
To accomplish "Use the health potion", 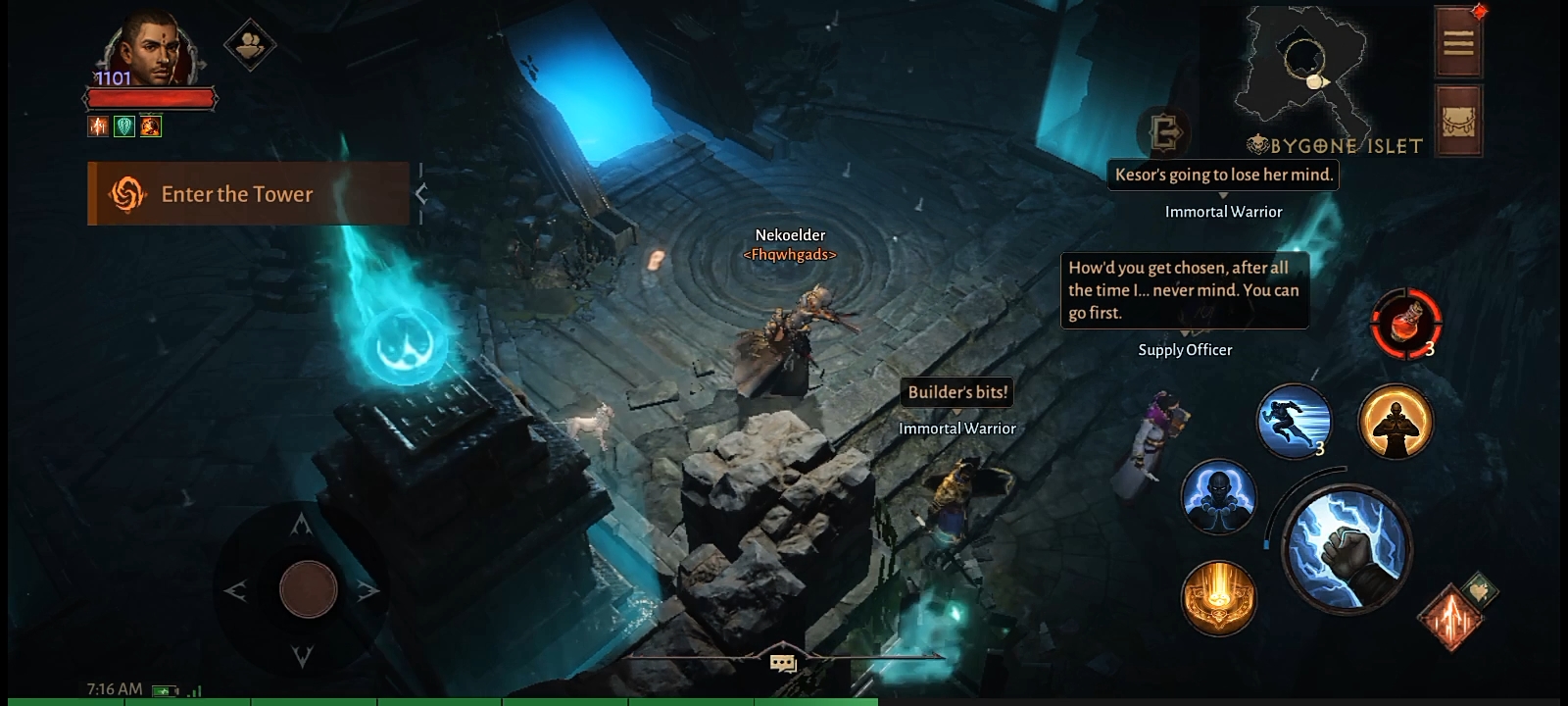I will click(1406, 323).
